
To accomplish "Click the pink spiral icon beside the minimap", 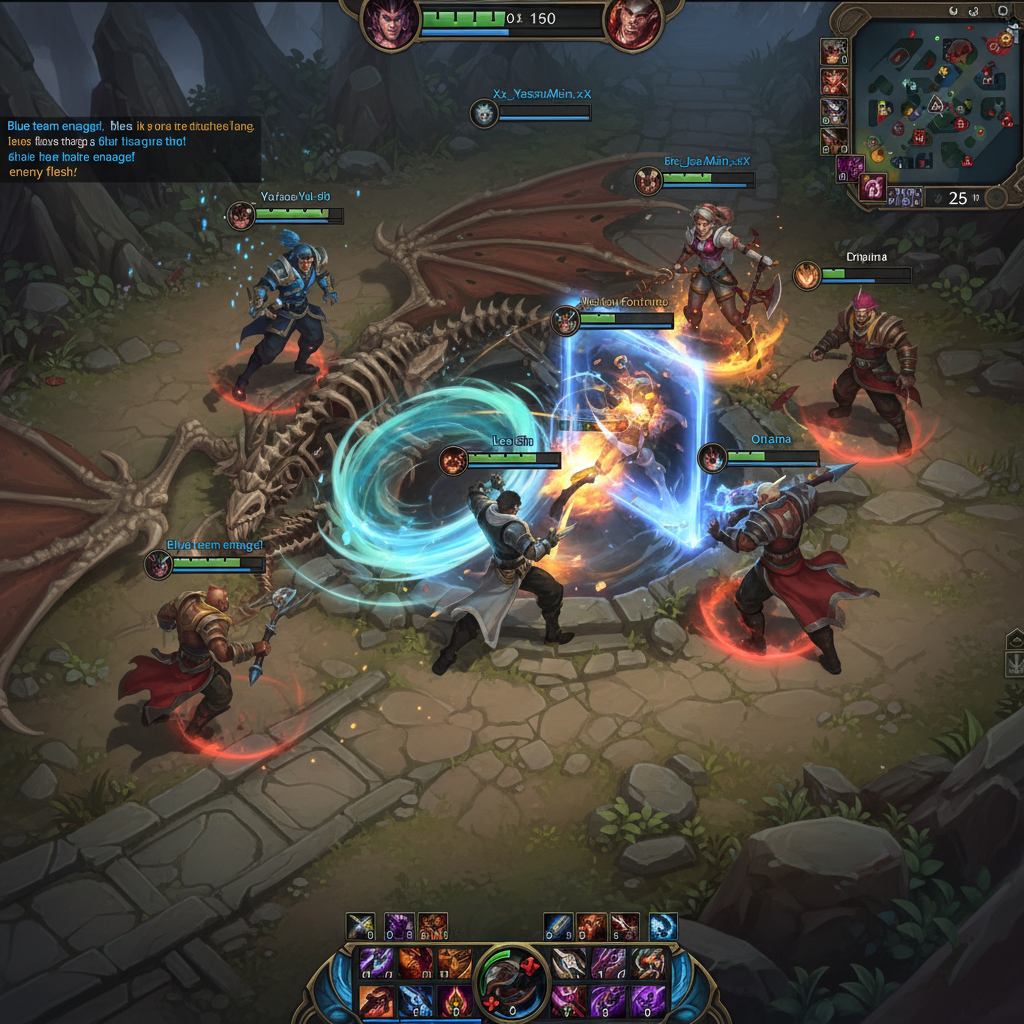I will tap(873, 187).
